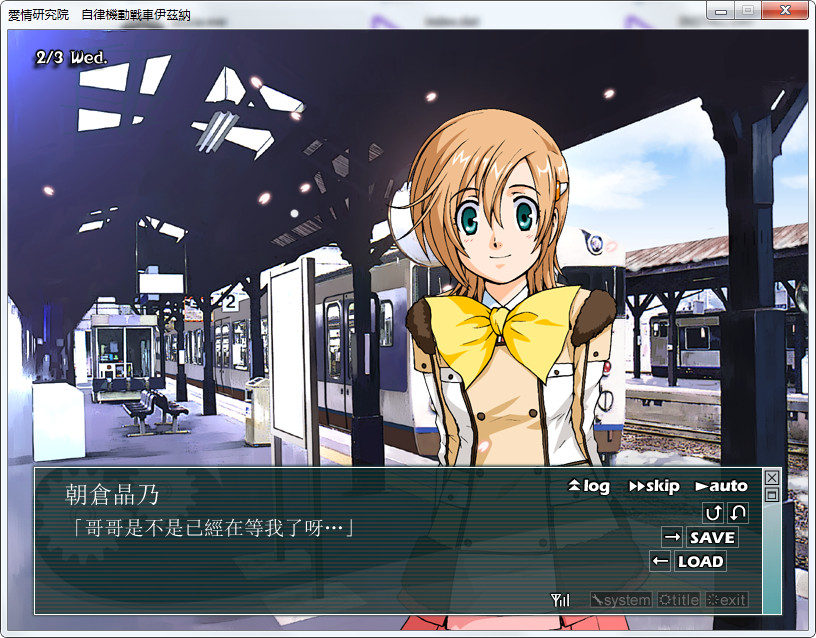Click the right-arrow quick save button

672,537
